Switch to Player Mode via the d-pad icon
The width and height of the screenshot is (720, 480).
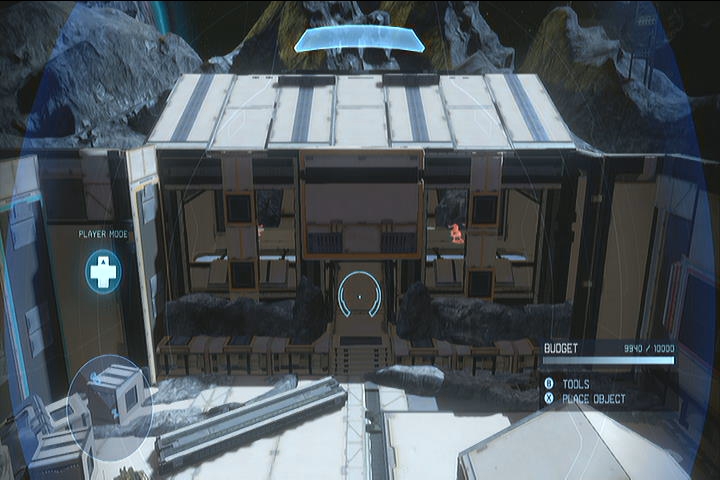(x=103, y=271)
